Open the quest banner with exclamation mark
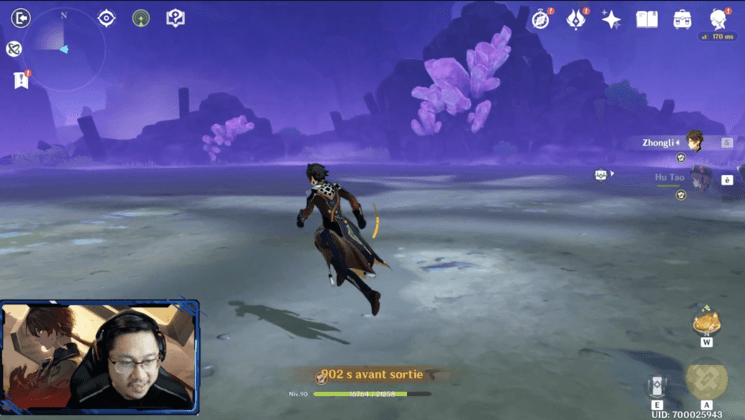The width and height of the screenshot is (745, 420). (x=21, y=79)
